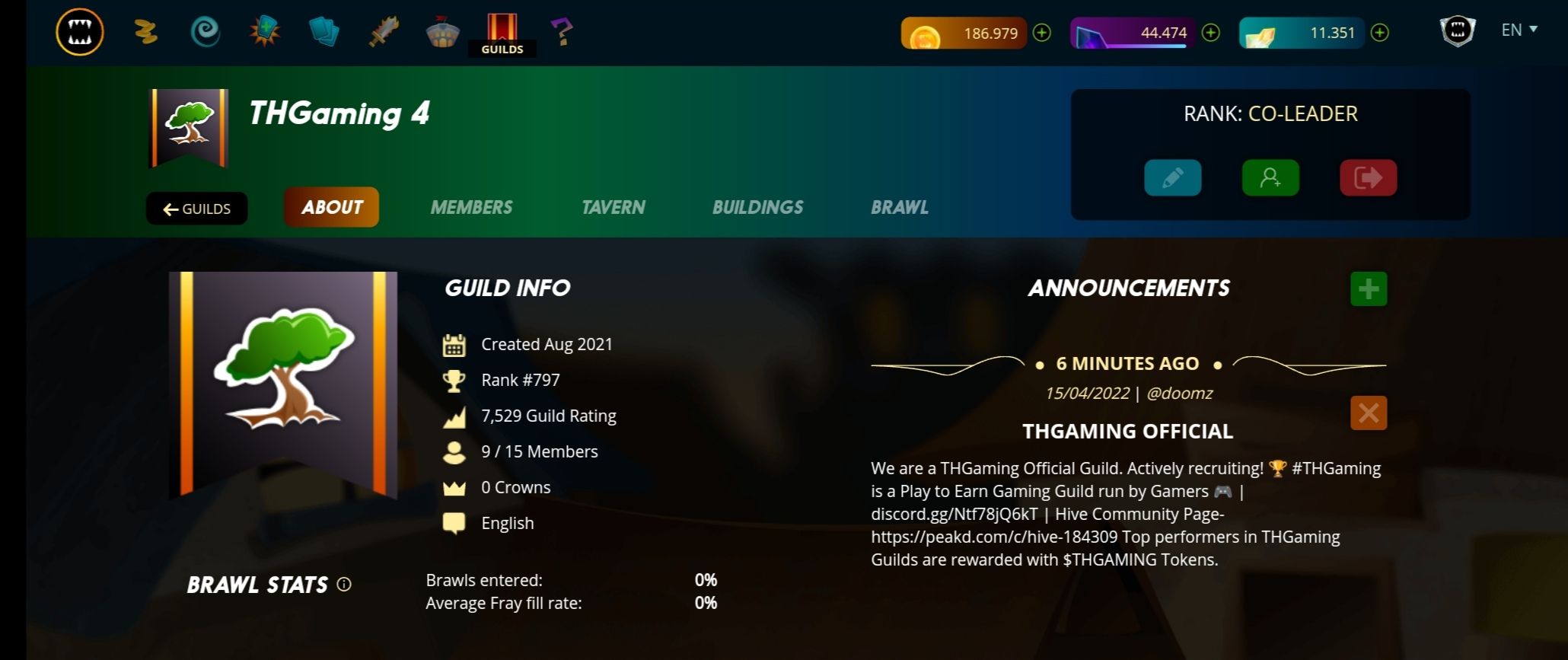This screenshot has height=660, width=1568.
Task: Leave the guild via red exit icon
Action: 1368,177
